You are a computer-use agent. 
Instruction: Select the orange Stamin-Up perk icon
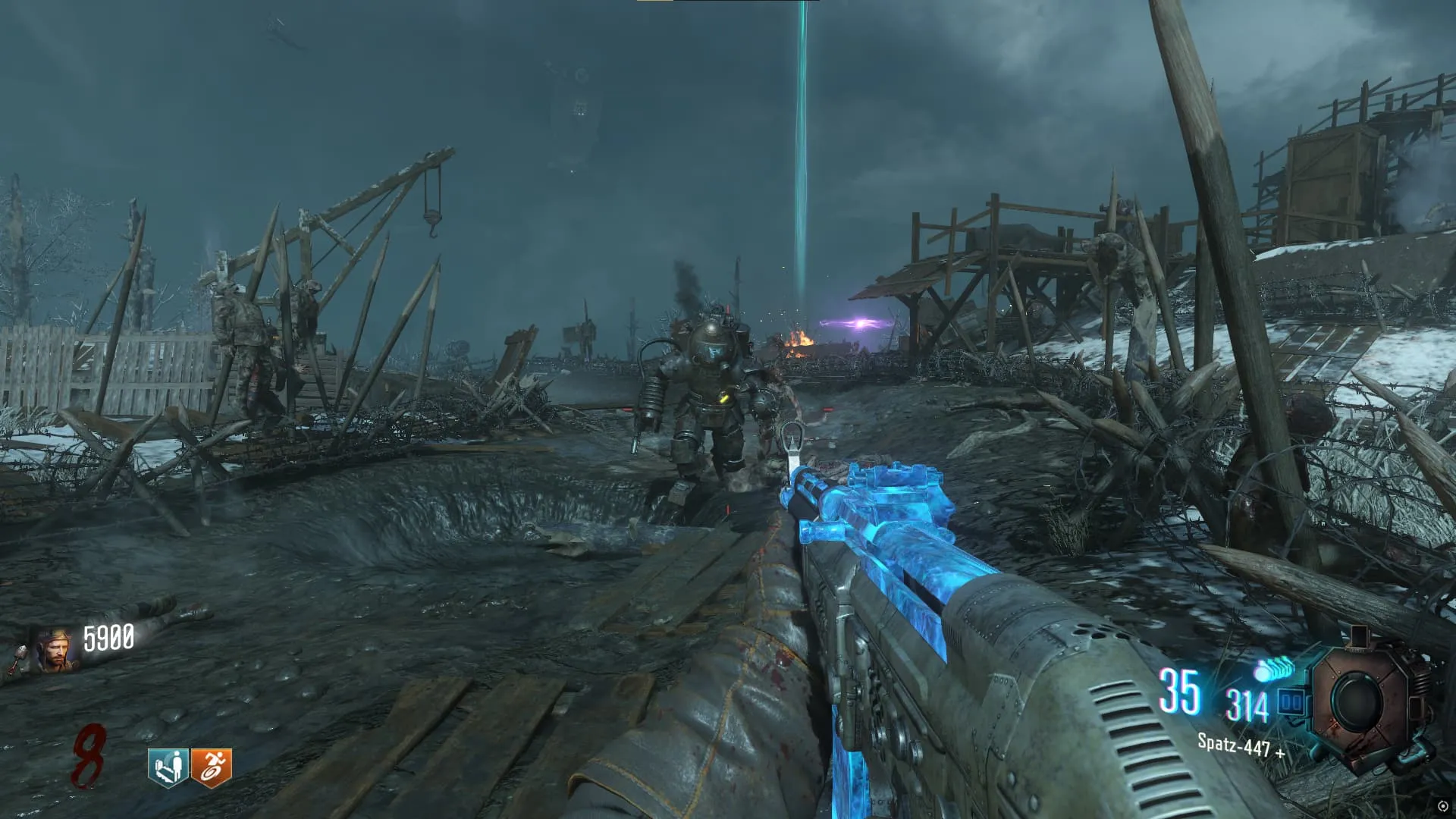(211, 767)
